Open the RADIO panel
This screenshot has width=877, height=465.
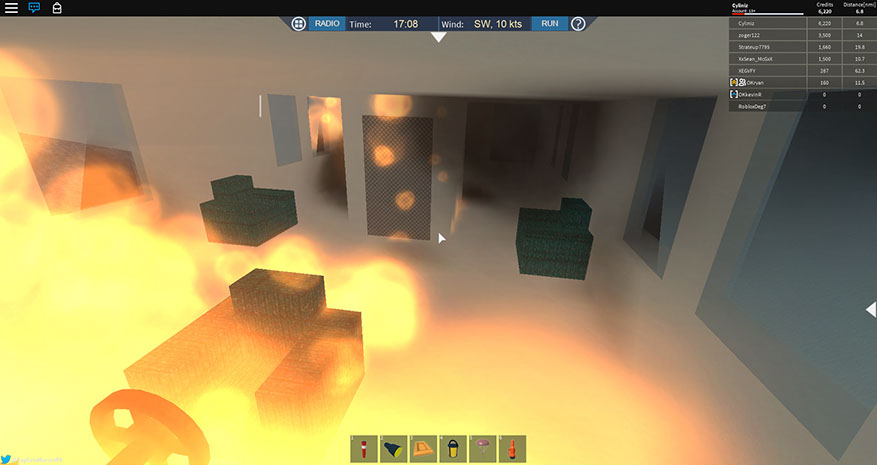pos(327,23)
